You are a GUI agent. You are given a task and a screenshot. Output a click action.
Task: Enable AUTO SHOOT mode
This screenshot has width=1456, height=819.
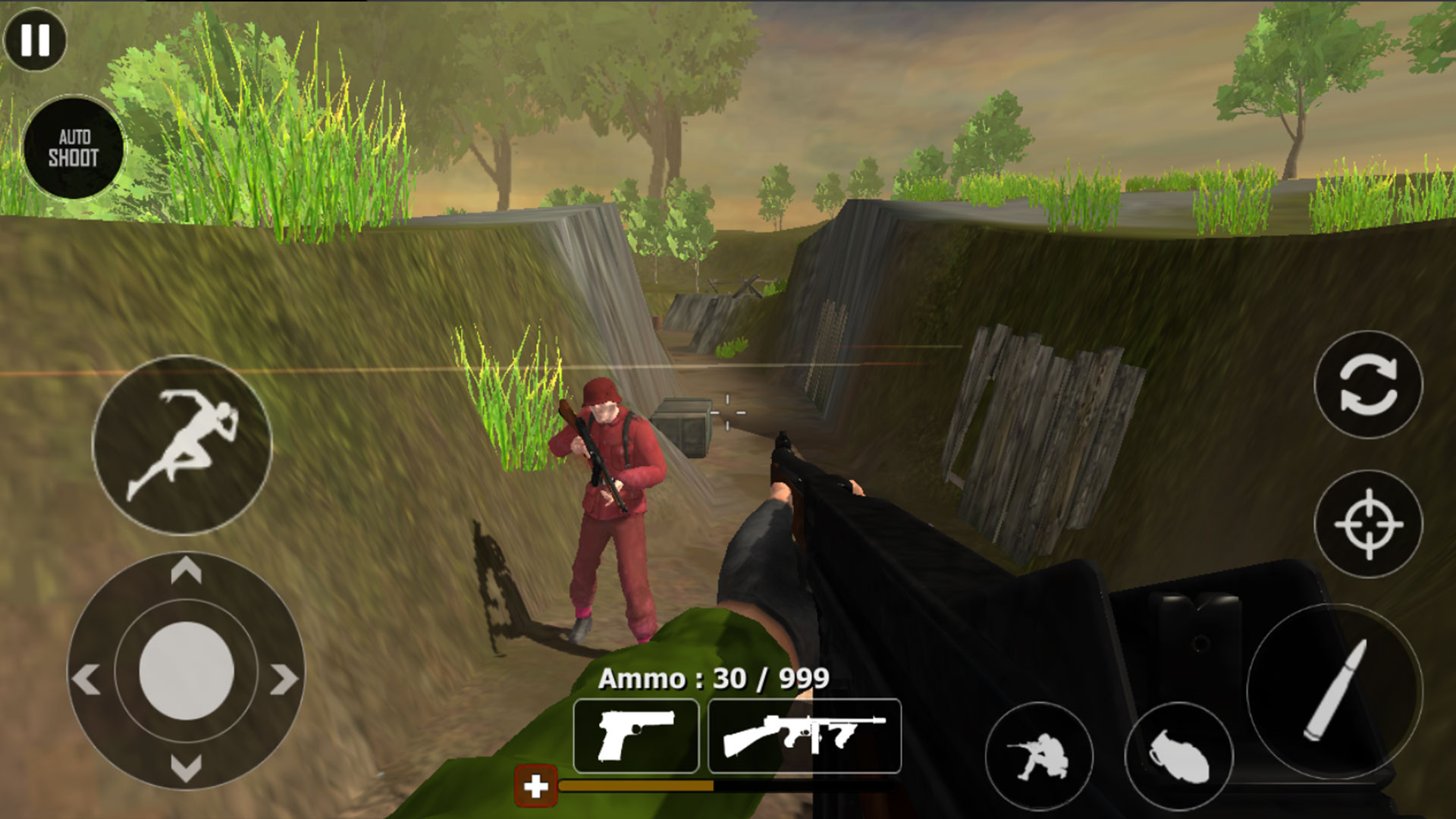(x=76, y=148)
